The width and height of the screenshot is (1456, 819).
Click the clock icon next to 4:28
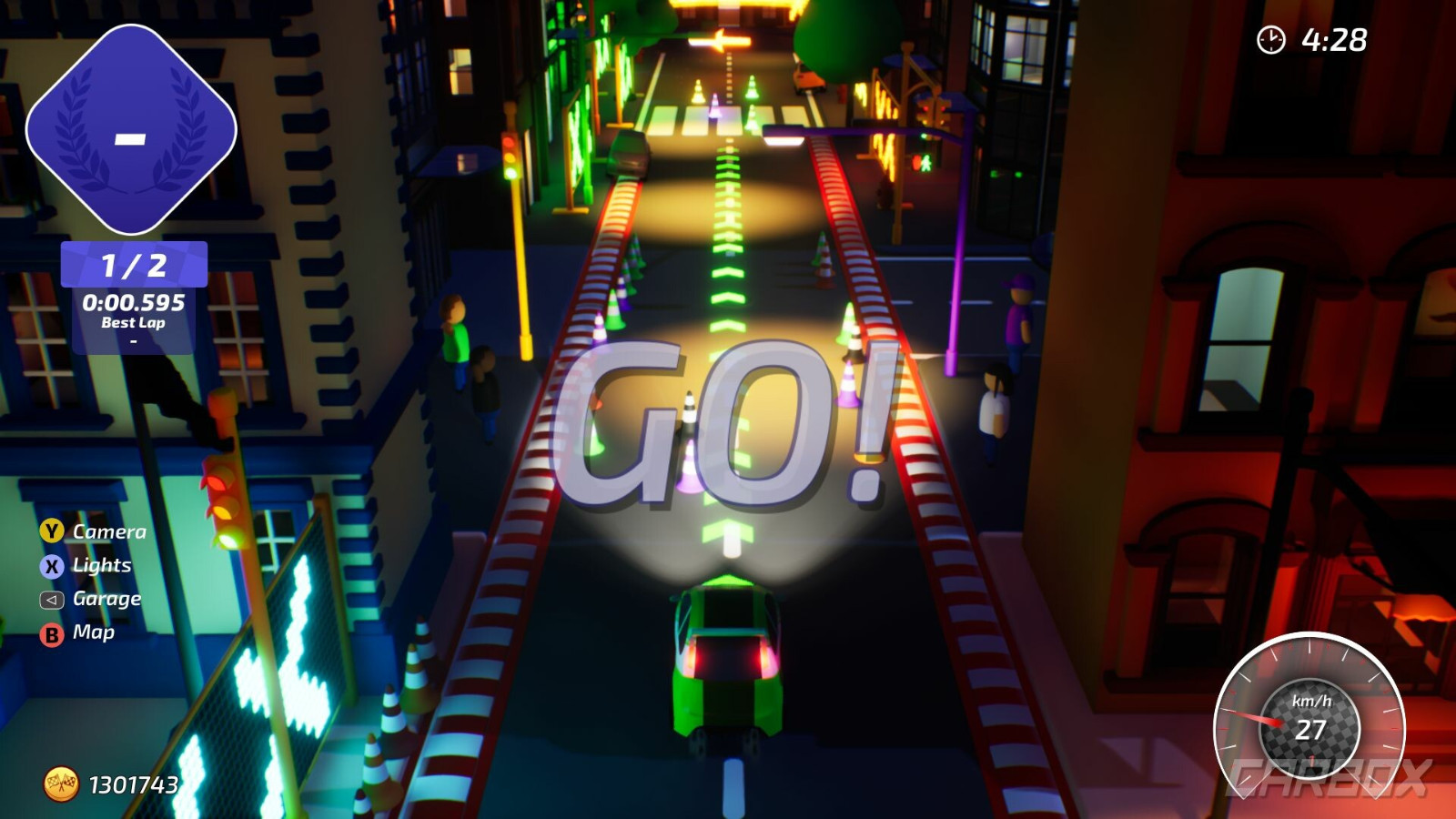coord(1269,39)
